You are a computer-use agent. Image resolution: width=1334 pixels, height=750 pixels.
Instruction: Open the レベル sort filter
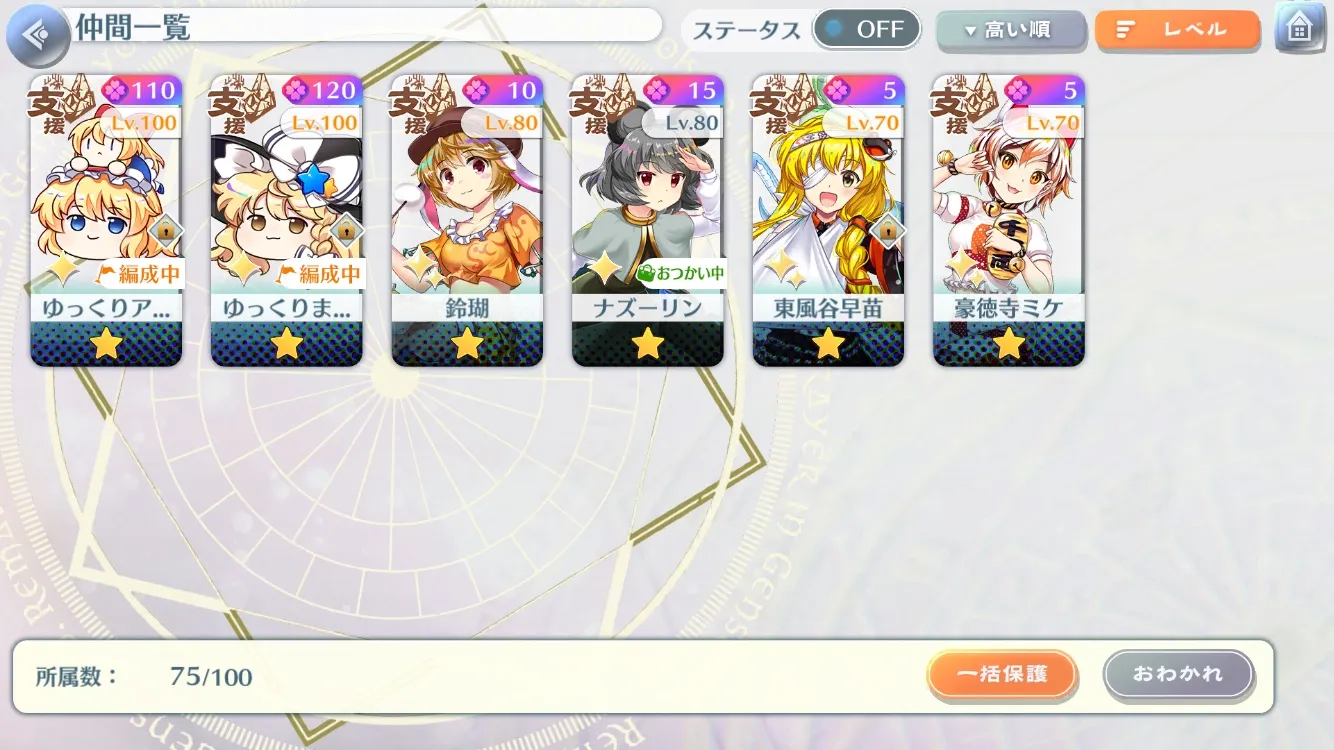coord(1177,31)
